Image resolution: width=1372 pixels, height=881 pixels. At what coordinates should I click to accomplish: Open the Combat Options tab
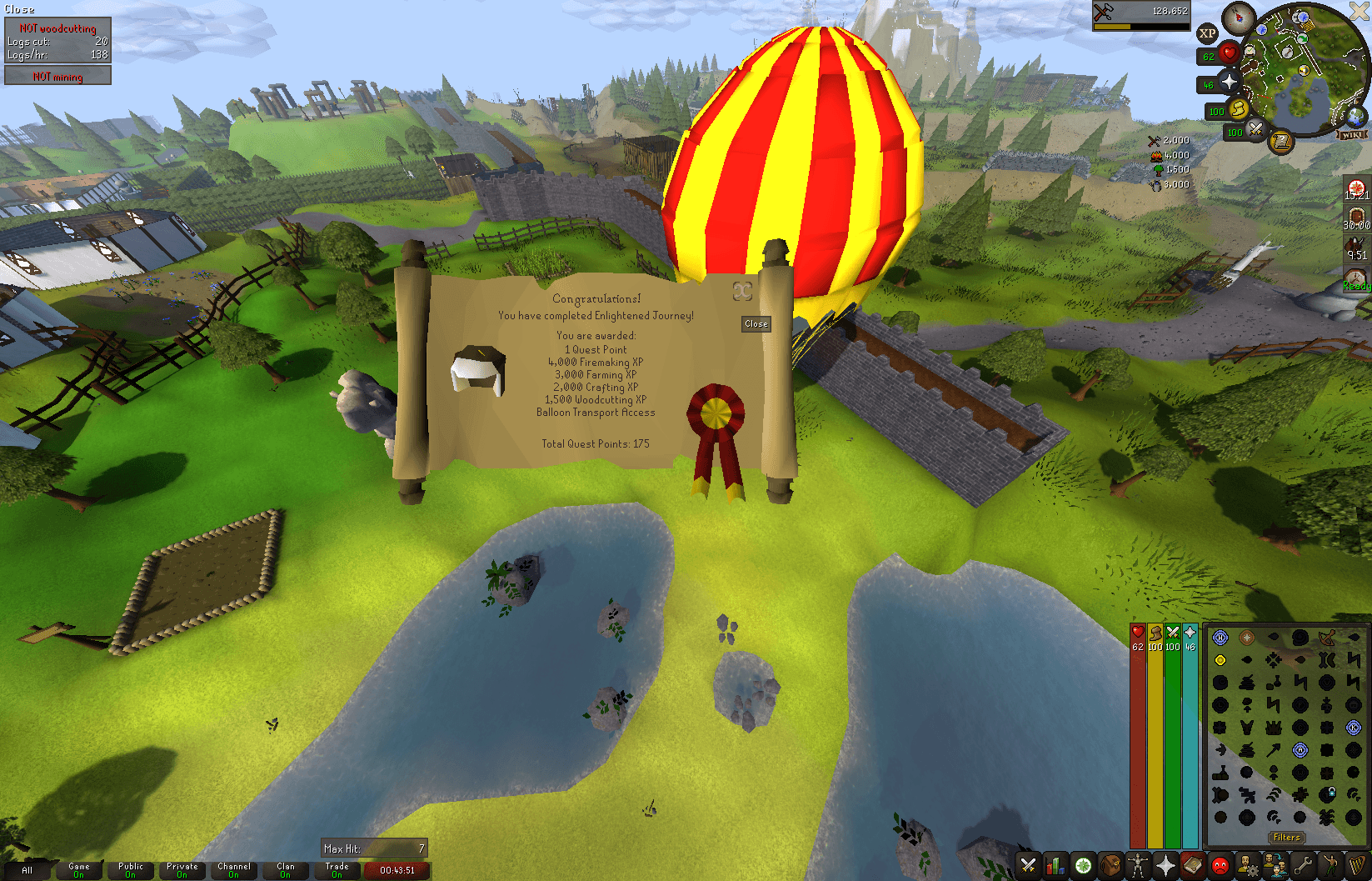click(x=1028, y=865)
